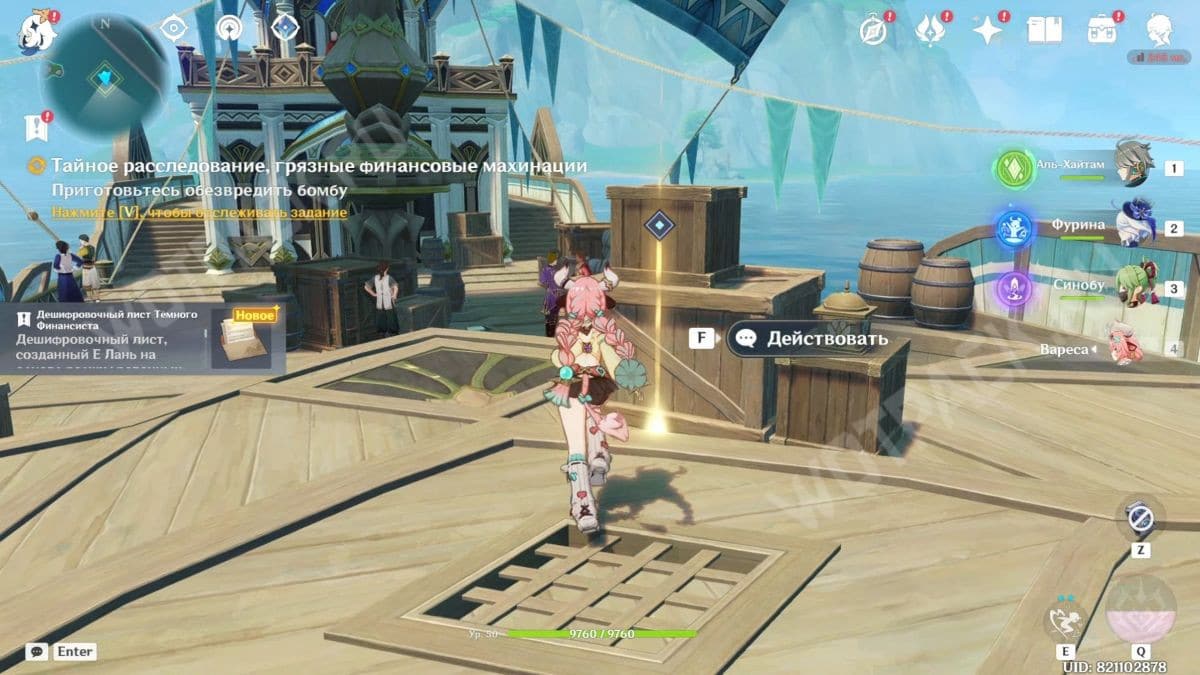Screen dimensions: 1200x675
Task: Switch to party member Синобу
Action: click(x=1132, y=287)
